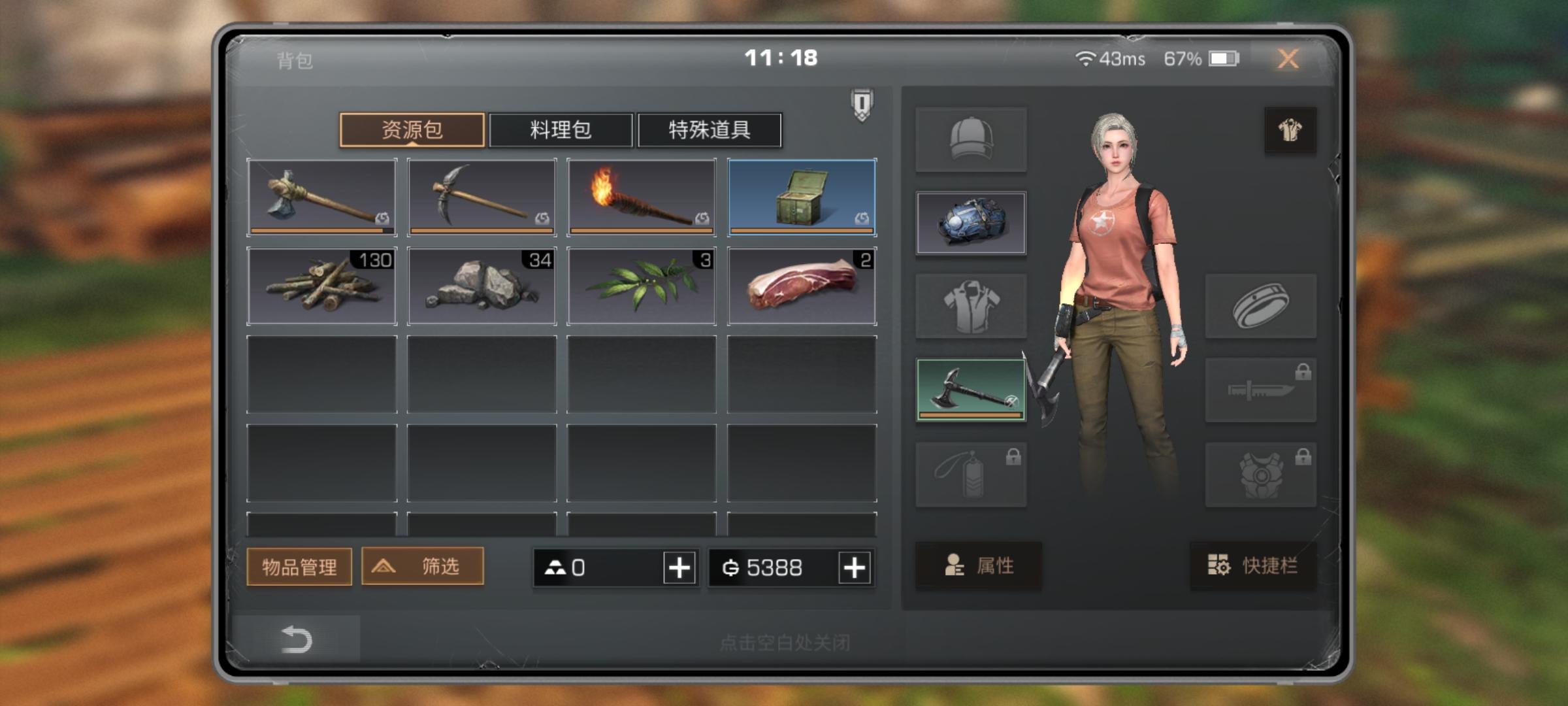Click the locked armor slot
The image size is (1568, 706).
coord(1261,473)
